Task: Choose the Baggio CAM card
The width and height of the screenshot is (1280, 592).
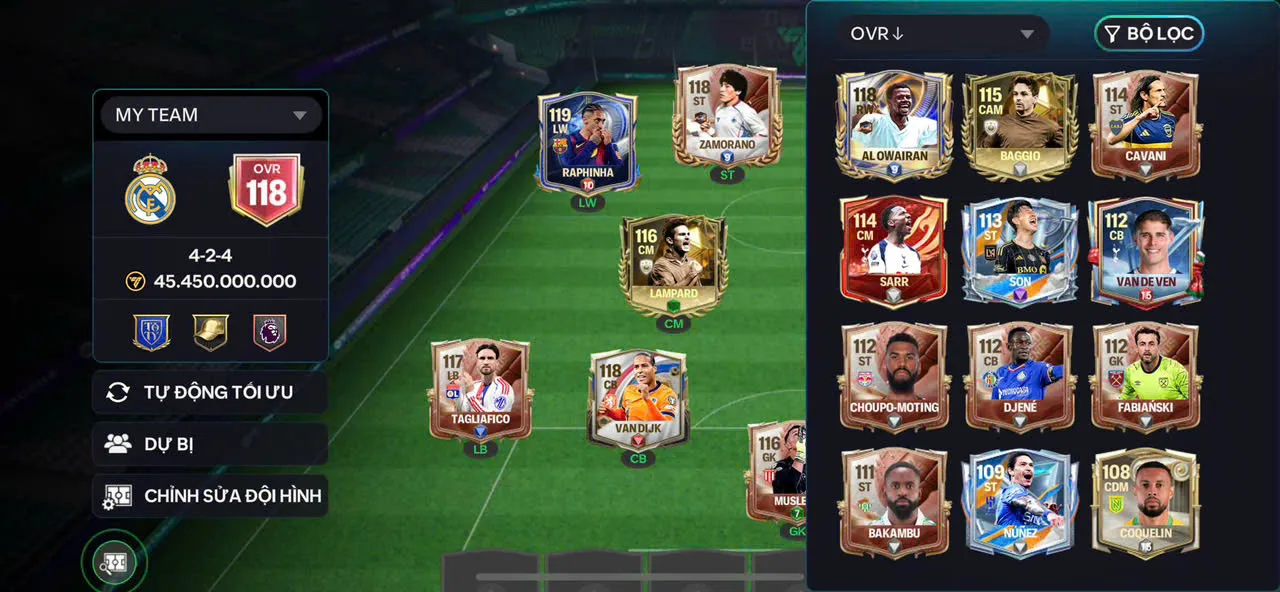Action: click(1019, 124)
